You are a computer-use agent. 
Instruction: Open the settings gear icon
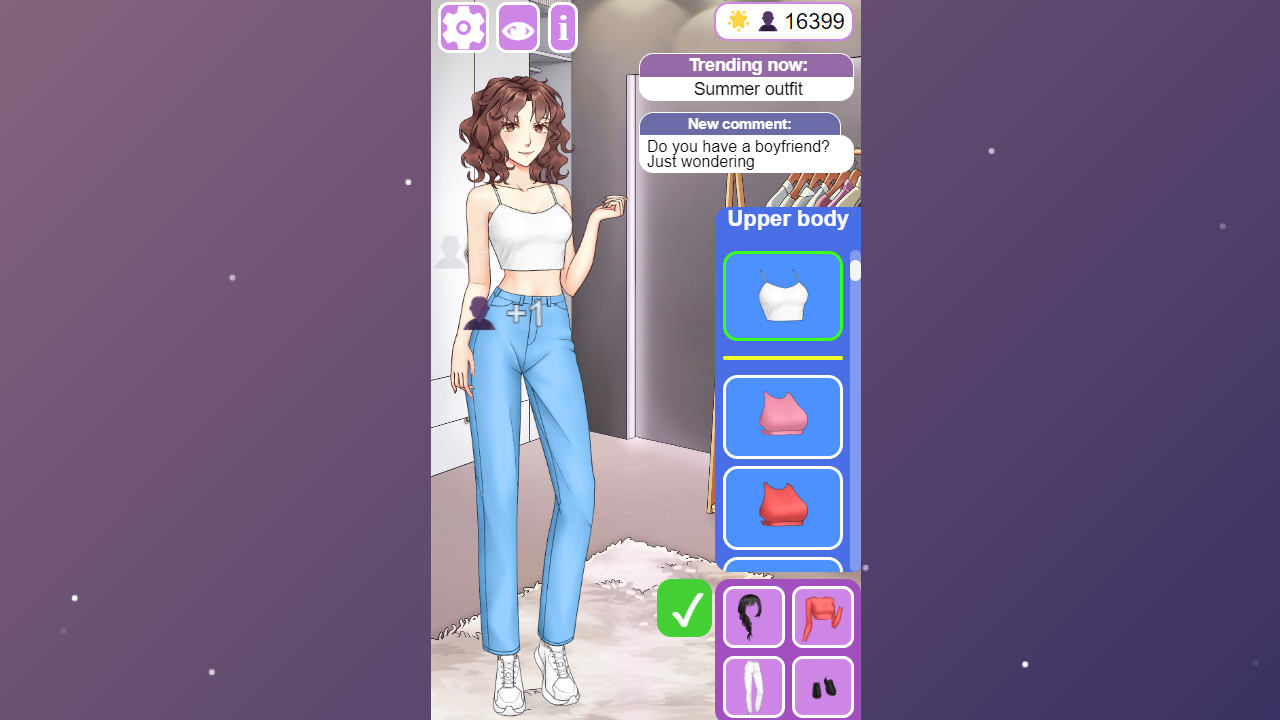(462, 27)
